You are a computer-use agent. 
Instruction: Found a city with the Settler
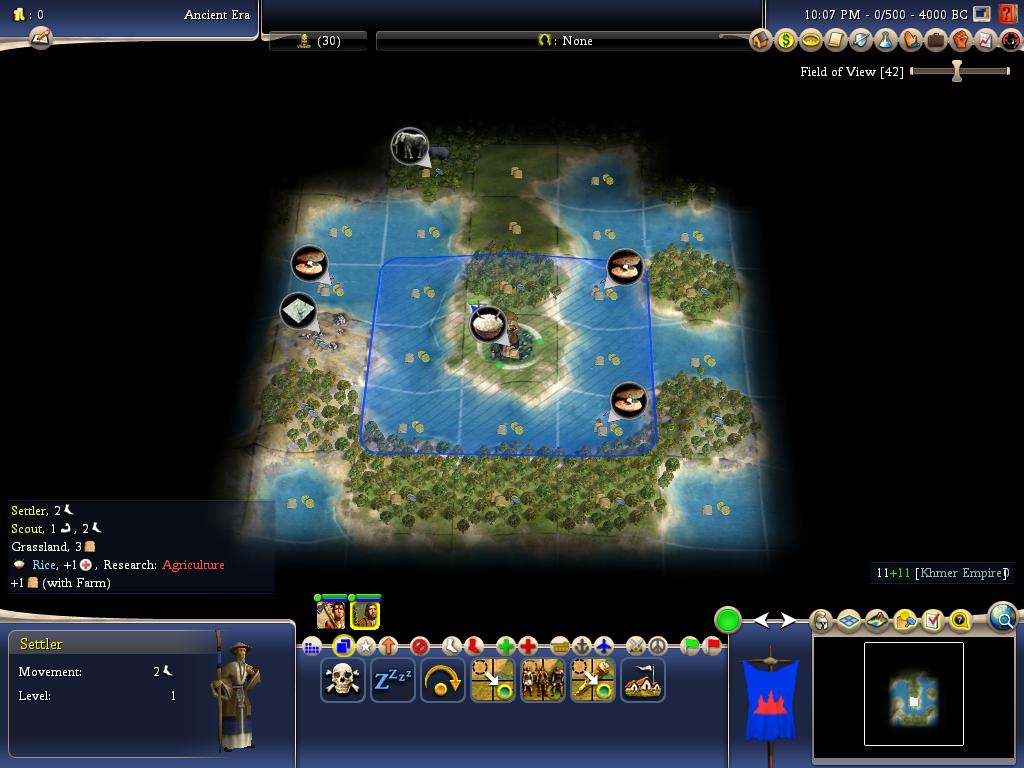pos(642,681)
